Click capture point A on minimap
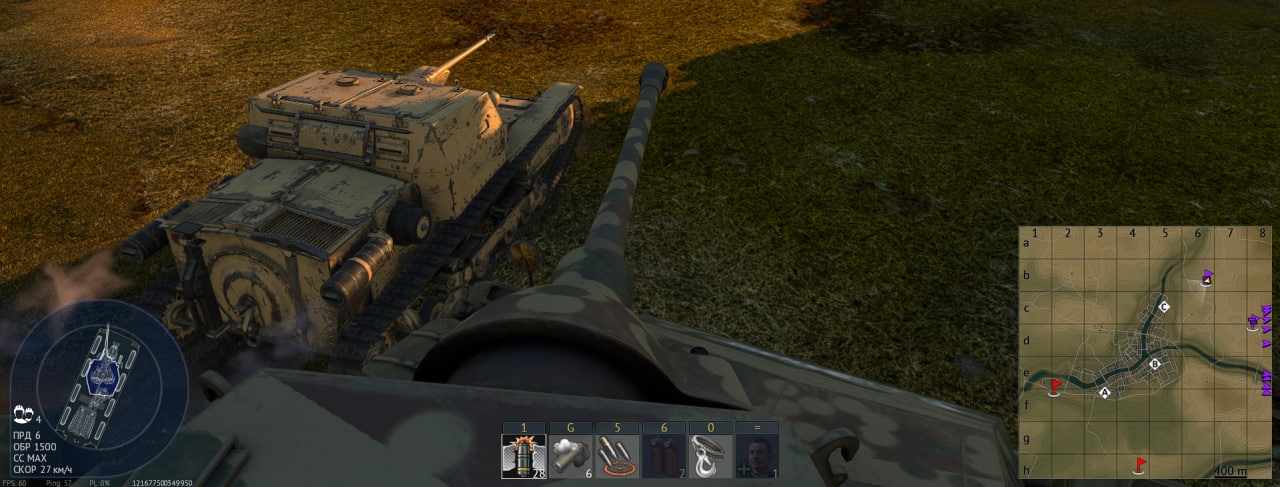Image resolution: width=1280 pixels, height=487 pixels. tap(1105, 393)
